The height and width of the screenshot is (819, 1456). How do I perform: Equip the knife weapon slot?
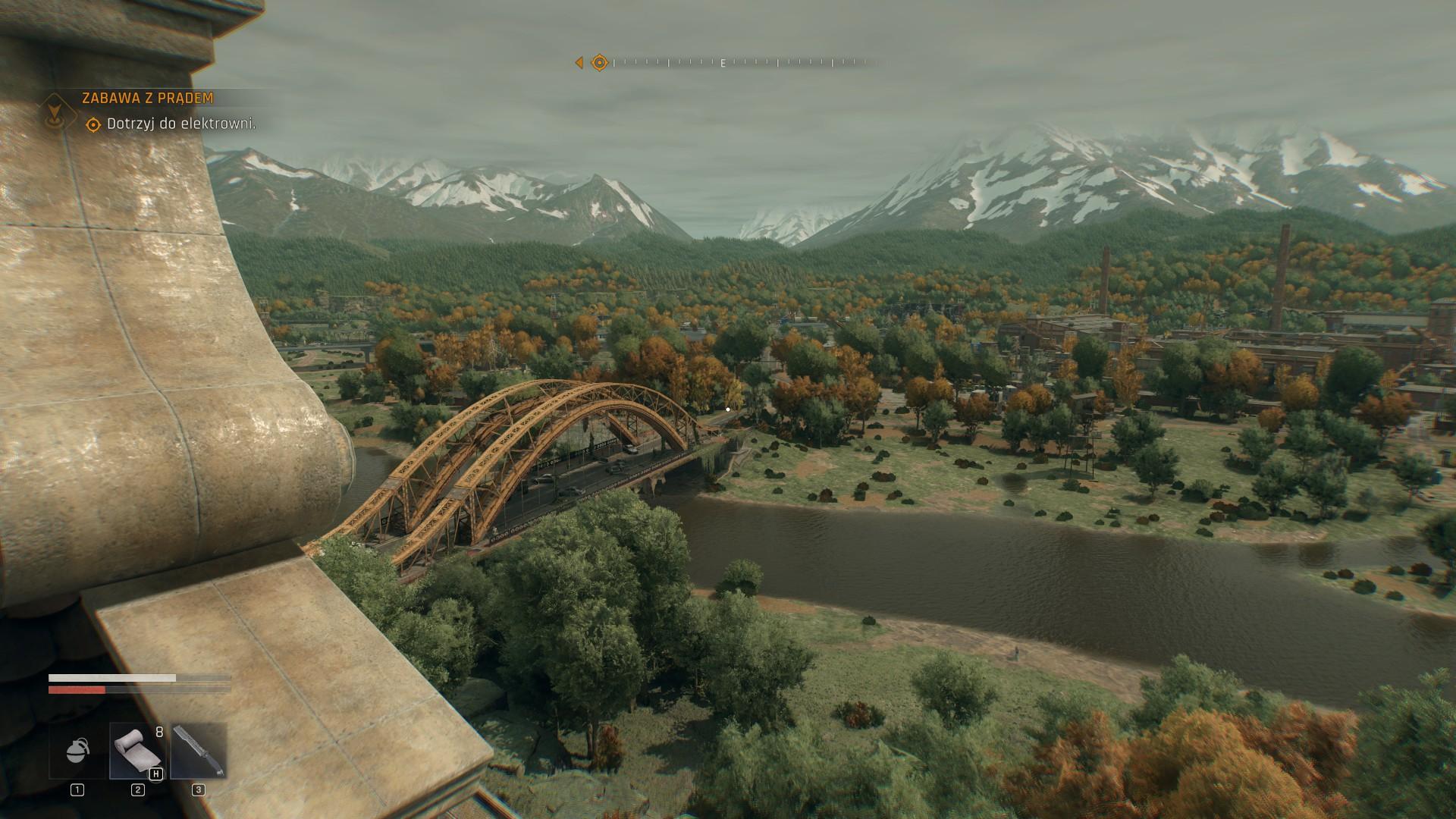199,751
